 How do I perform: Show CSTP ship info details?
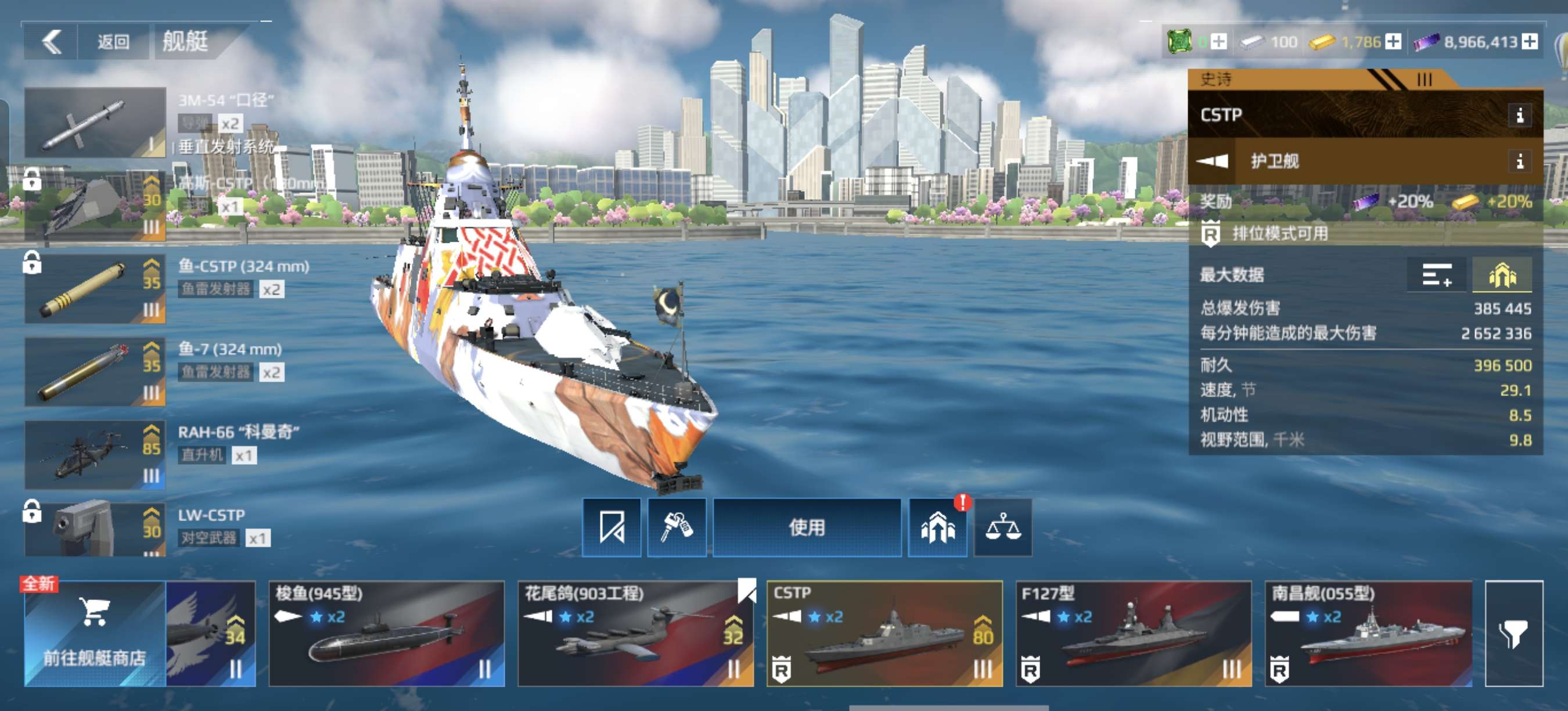1519,115
